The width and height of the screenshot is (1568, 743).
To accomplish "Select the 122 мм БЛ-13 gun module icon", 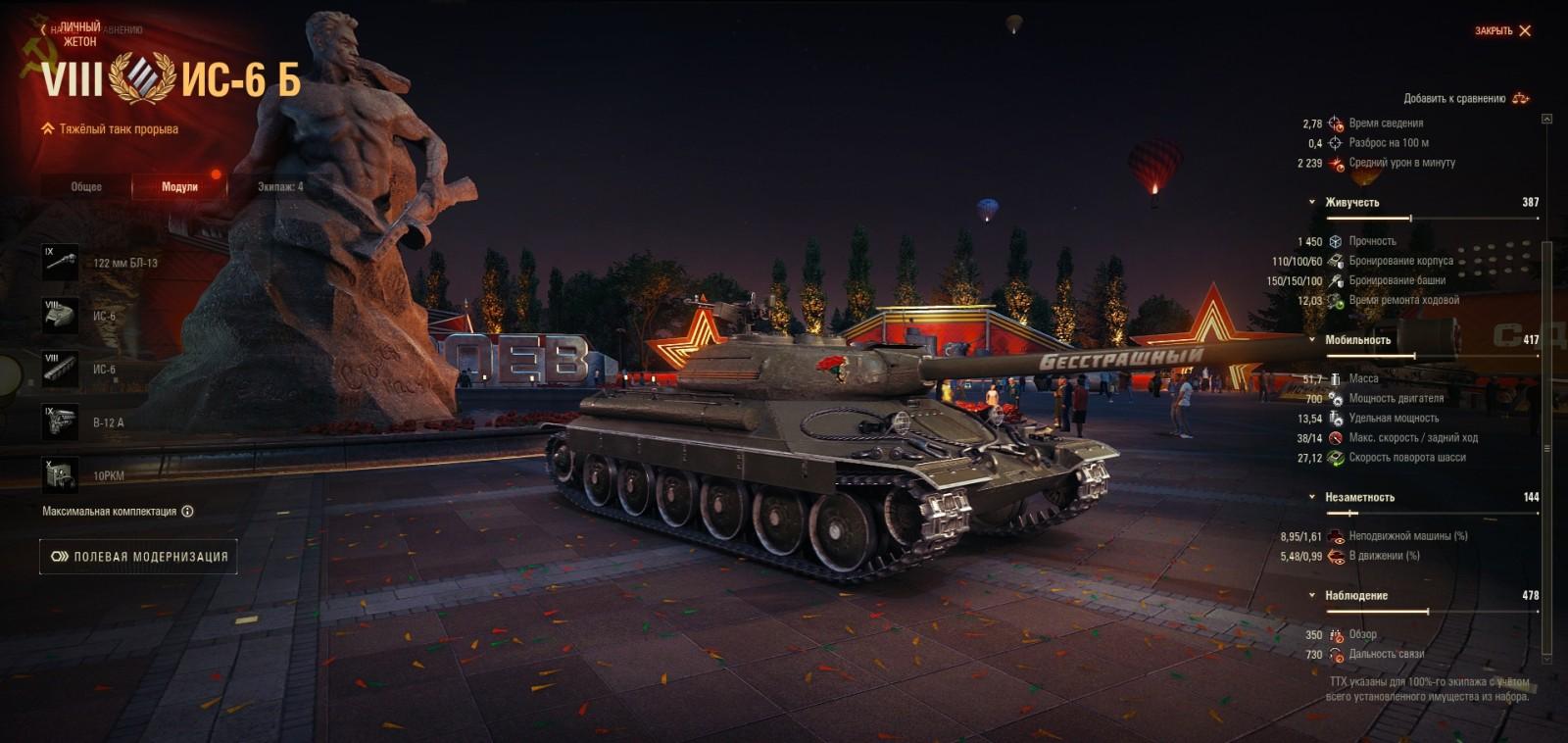I will (x=59, y=262).
